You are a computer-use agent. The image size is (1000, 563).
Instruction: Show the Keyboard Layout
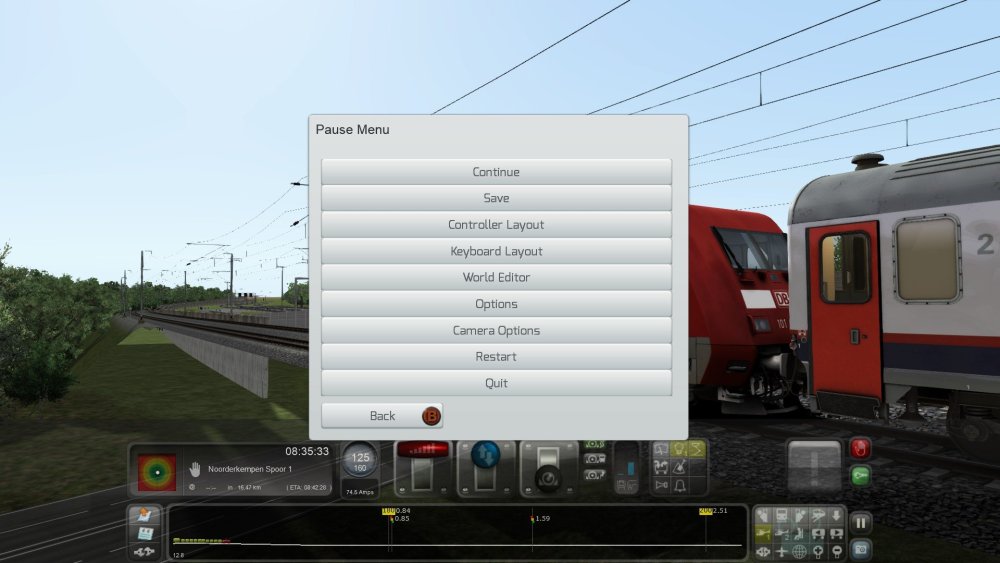[x=496, y=251]
